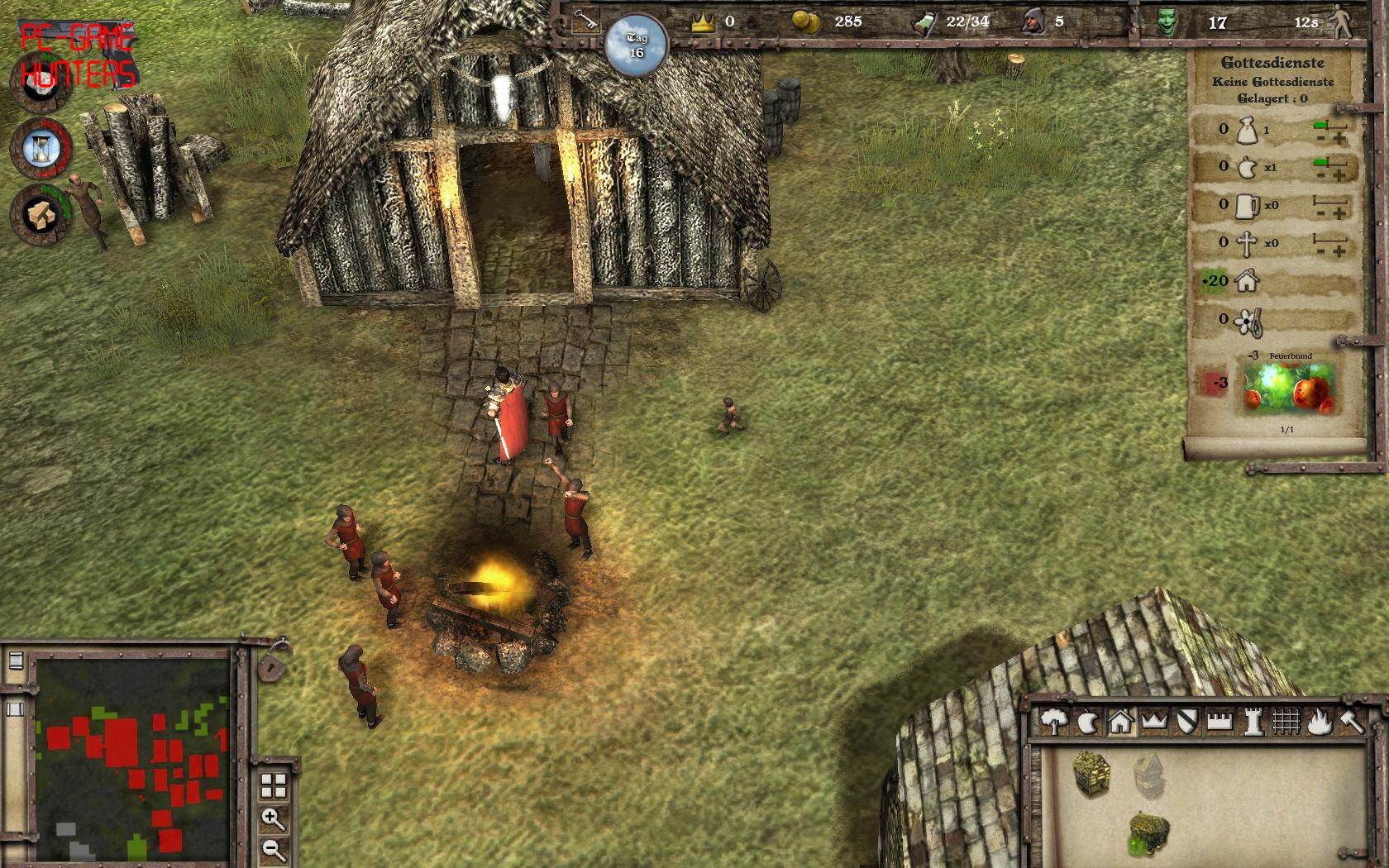Switch to the tower buildings tab
The image size is (1389, 868).
click(1253, 722)
